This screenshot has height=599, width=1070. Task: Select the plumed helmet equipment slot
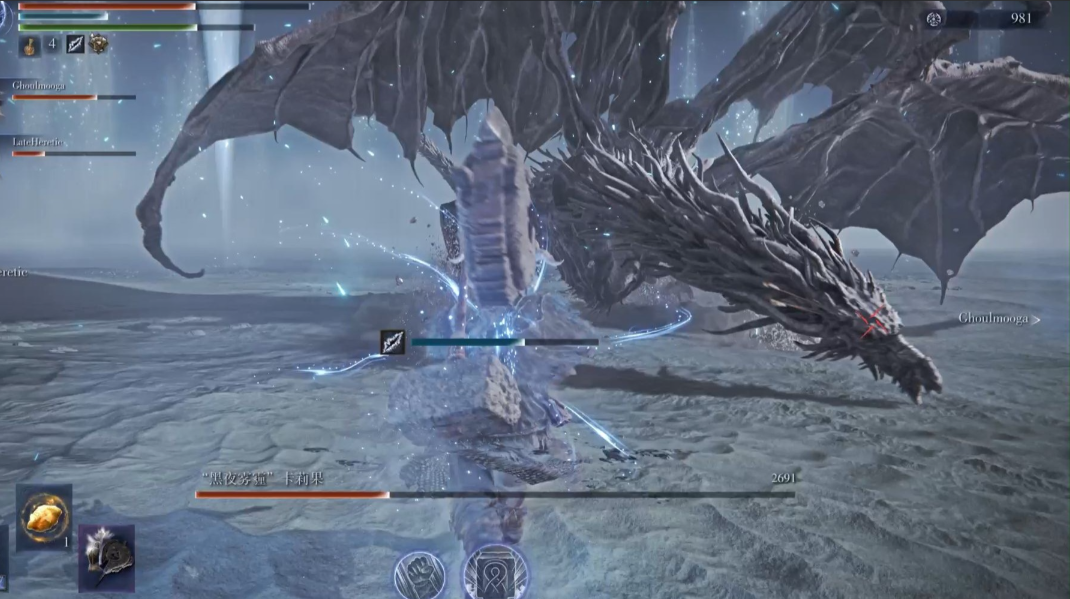[x=106, y=558]
